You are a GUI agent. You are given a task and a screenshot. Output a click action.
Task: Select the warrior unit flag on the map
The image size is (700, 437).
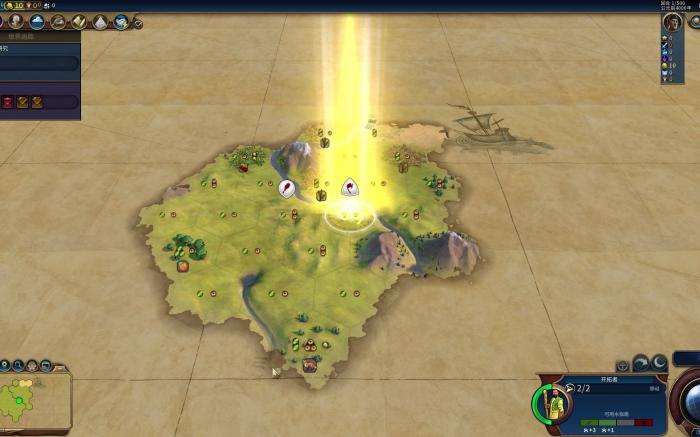click(x=287, y=187)
